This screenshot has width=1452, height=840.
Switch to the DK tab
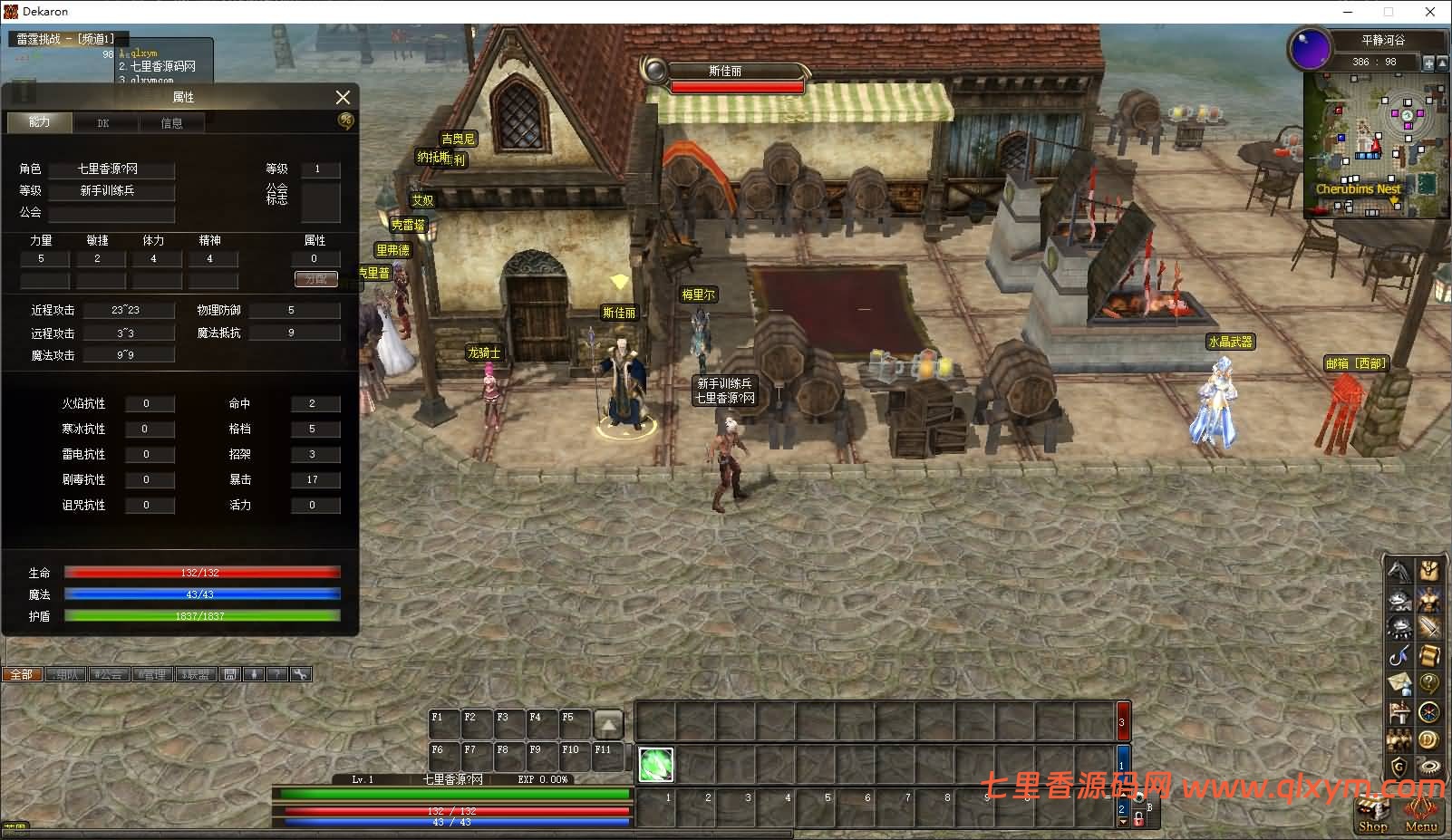coord(103,122)
